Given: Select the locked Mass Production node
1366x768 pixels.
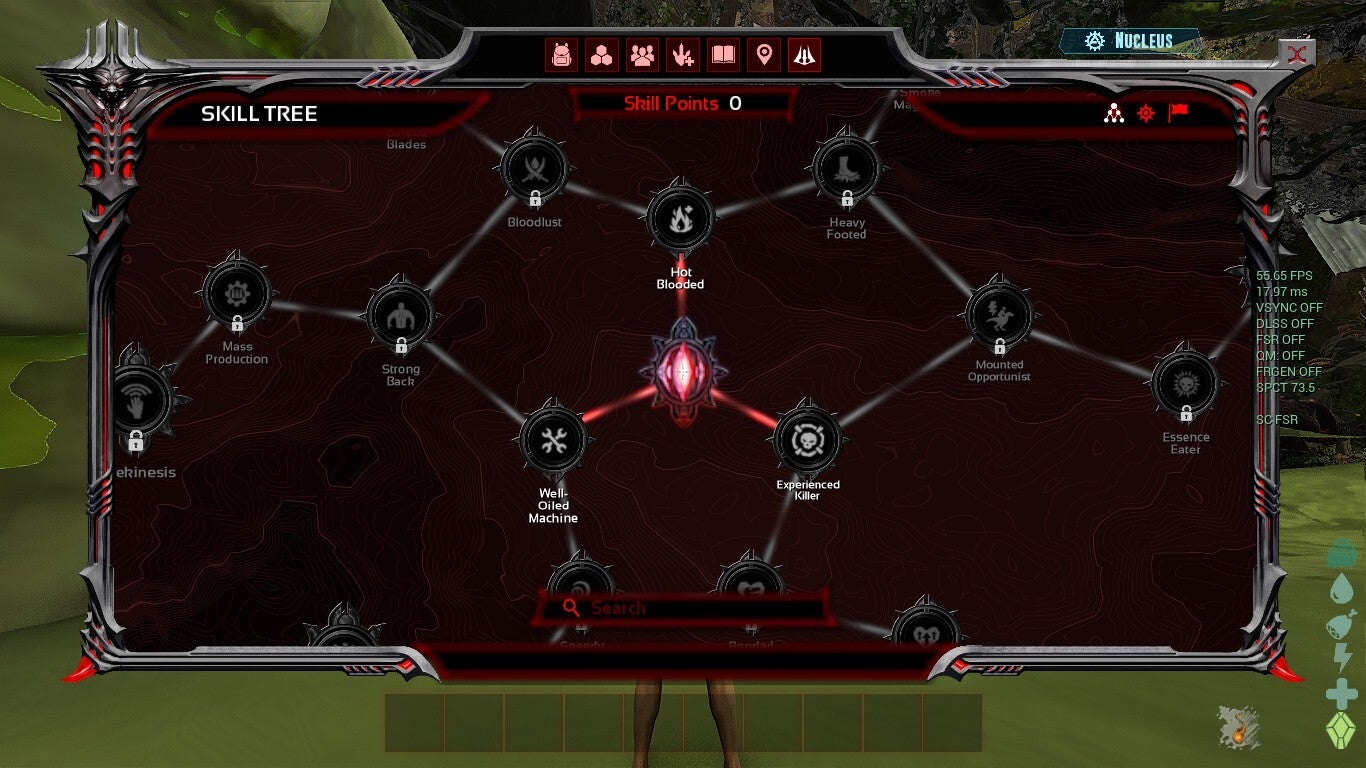Looking at the screenshot, I should tap(237, 294).
